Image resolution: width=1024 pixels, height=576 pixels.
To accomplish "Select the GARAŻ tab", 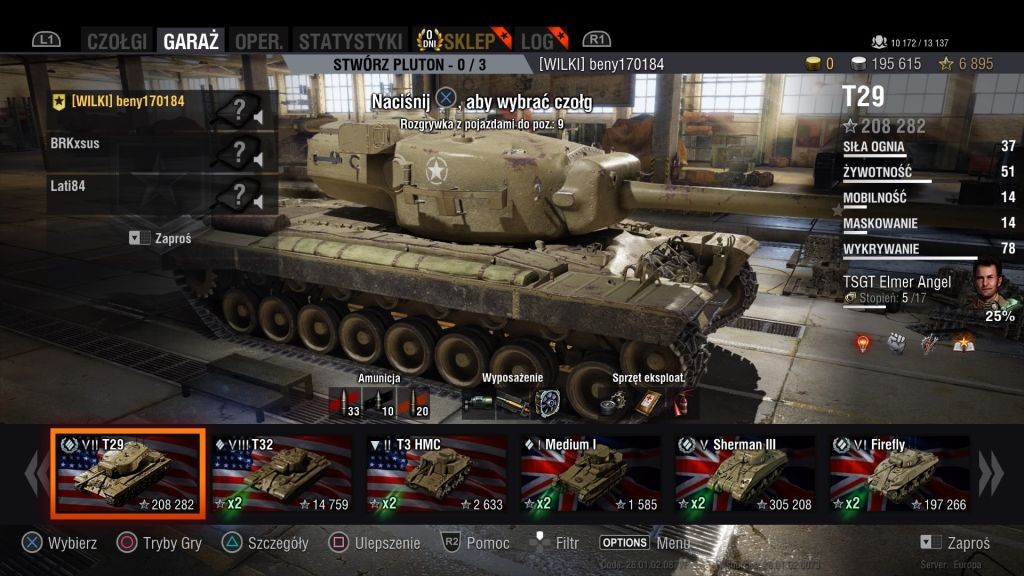I will (191, 41).
